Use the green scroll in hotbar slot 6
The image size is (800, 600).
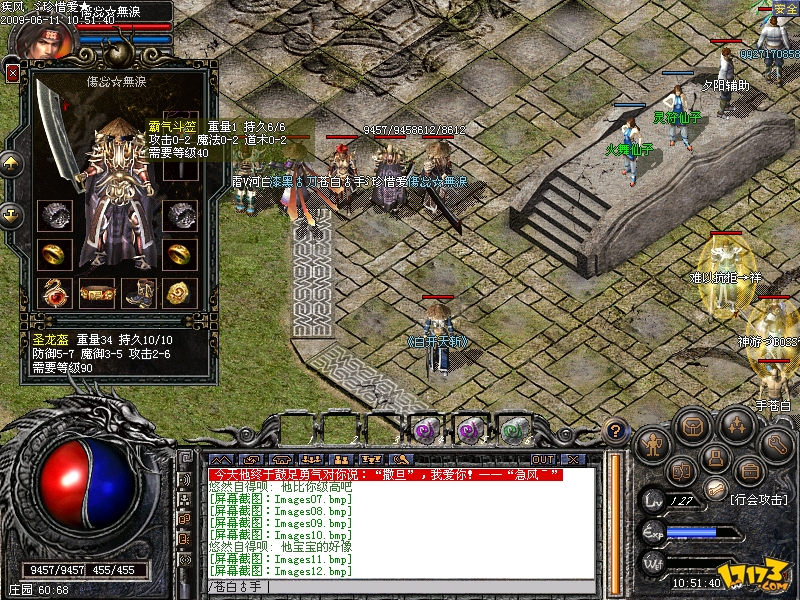[x=514, y=430]
